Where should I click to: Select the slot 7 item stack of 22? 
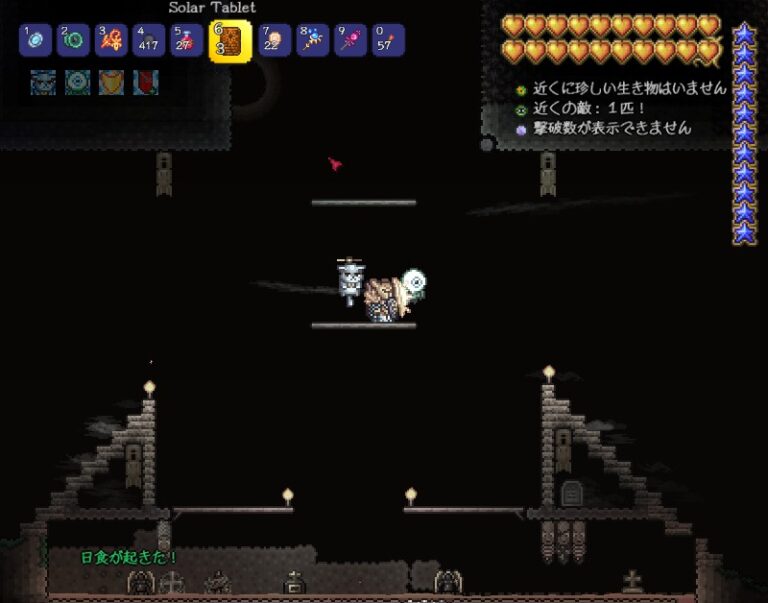[x=275, y=41]
